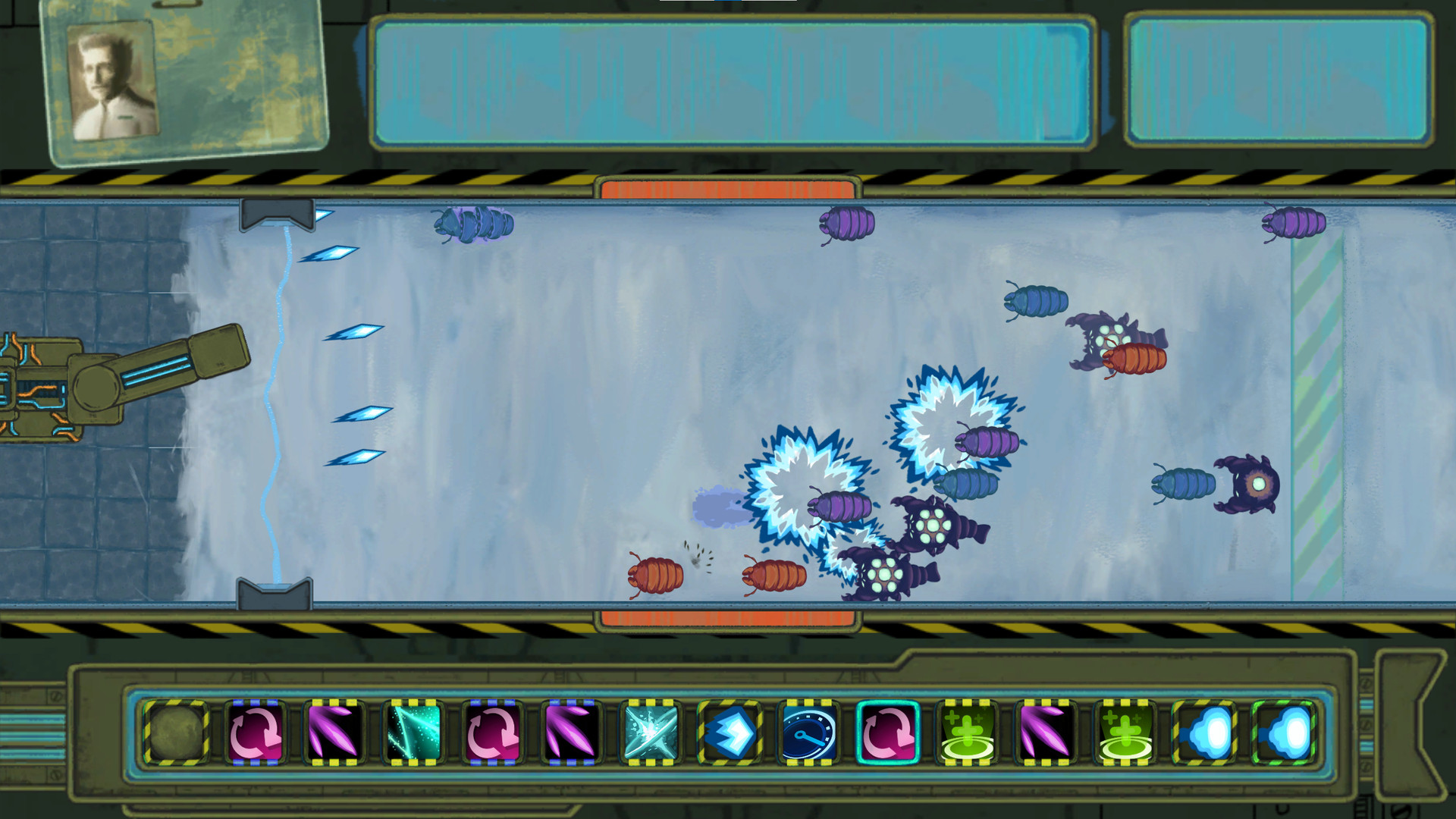The height and width of the screenshot is (819, 1456).
Task: Pick the second purple claw skill icon
Action: pos(570,732)
